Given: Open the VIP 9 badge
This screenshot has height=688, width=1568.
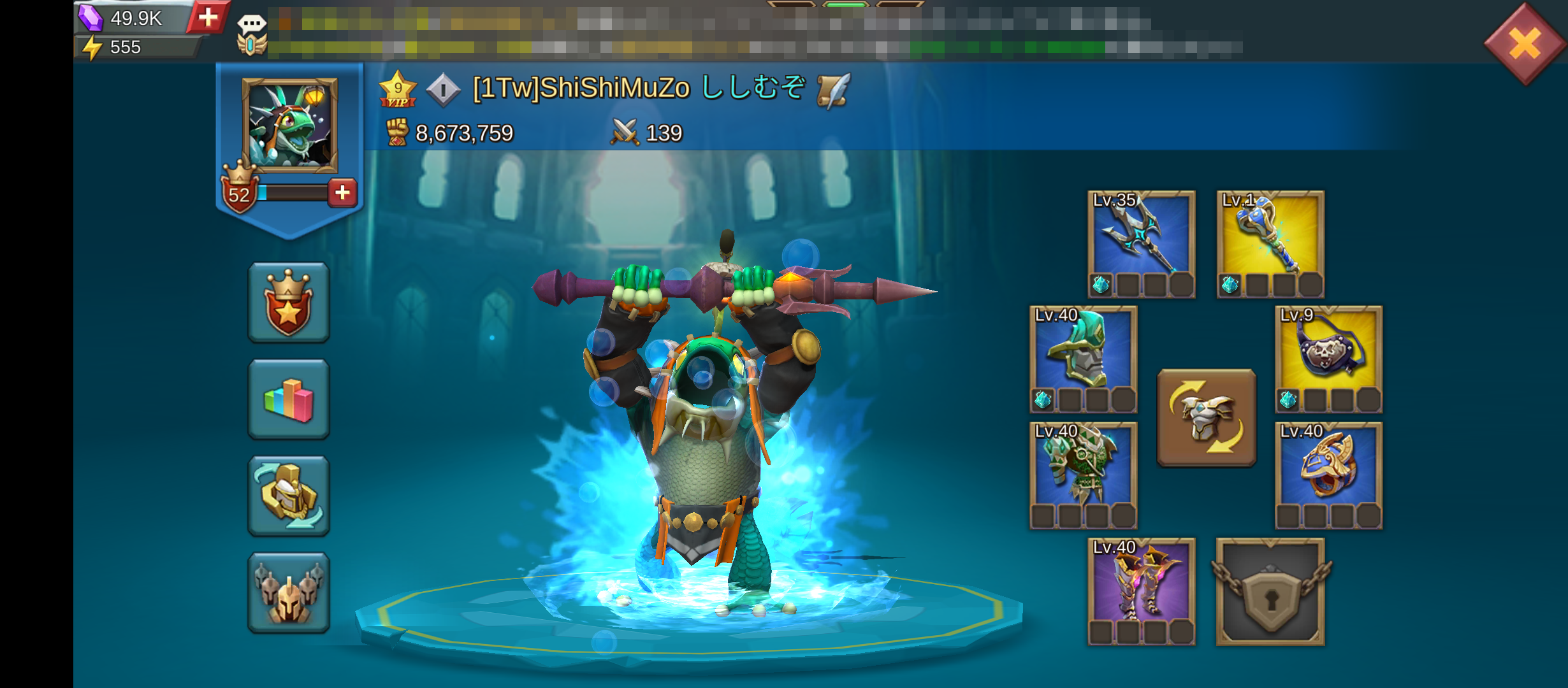Looking at the screenshot, I should point(398,90).
